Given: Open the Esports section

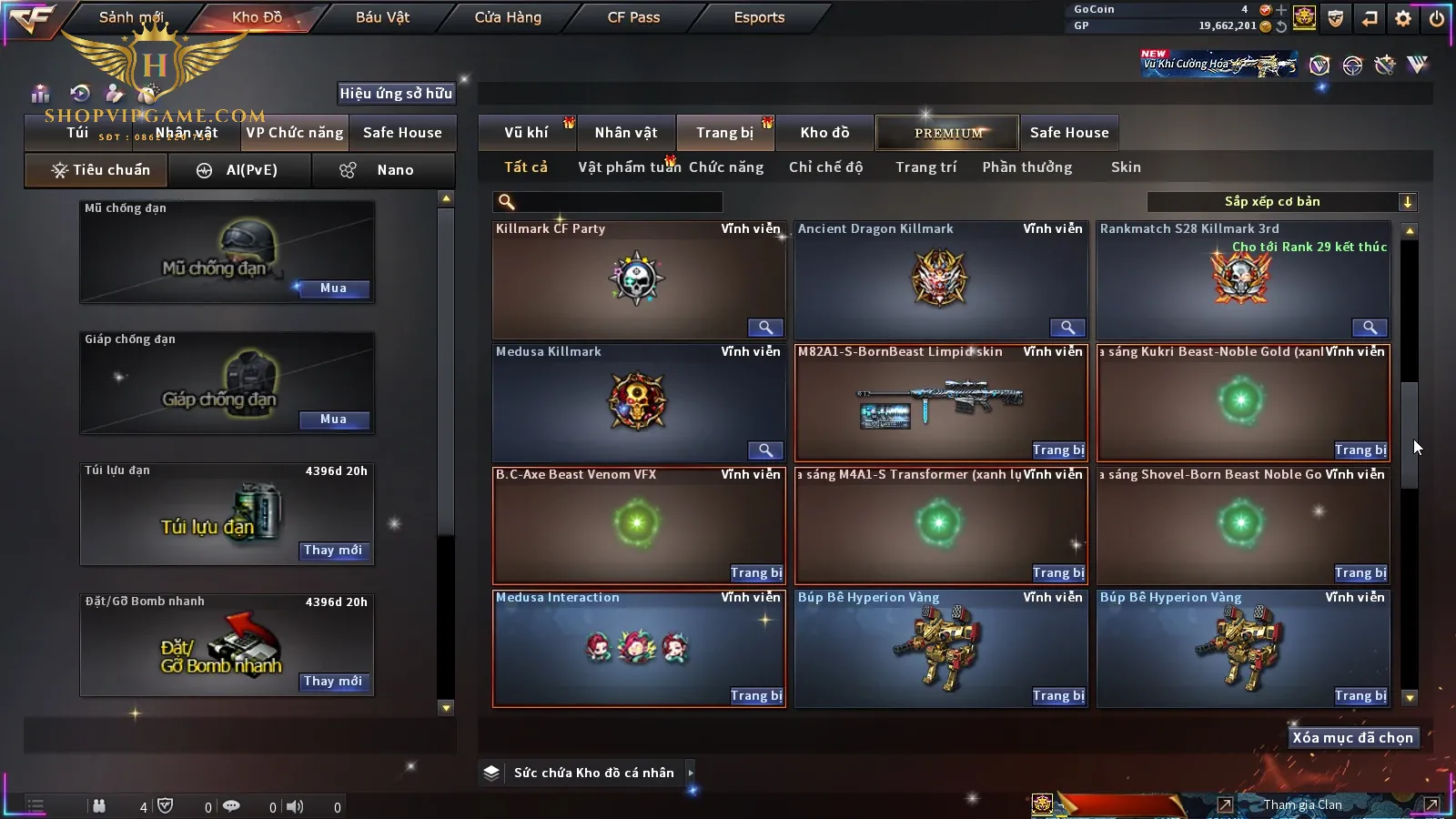Looking at the screenshot, I should pyautogui.click(x=759, y=17).
